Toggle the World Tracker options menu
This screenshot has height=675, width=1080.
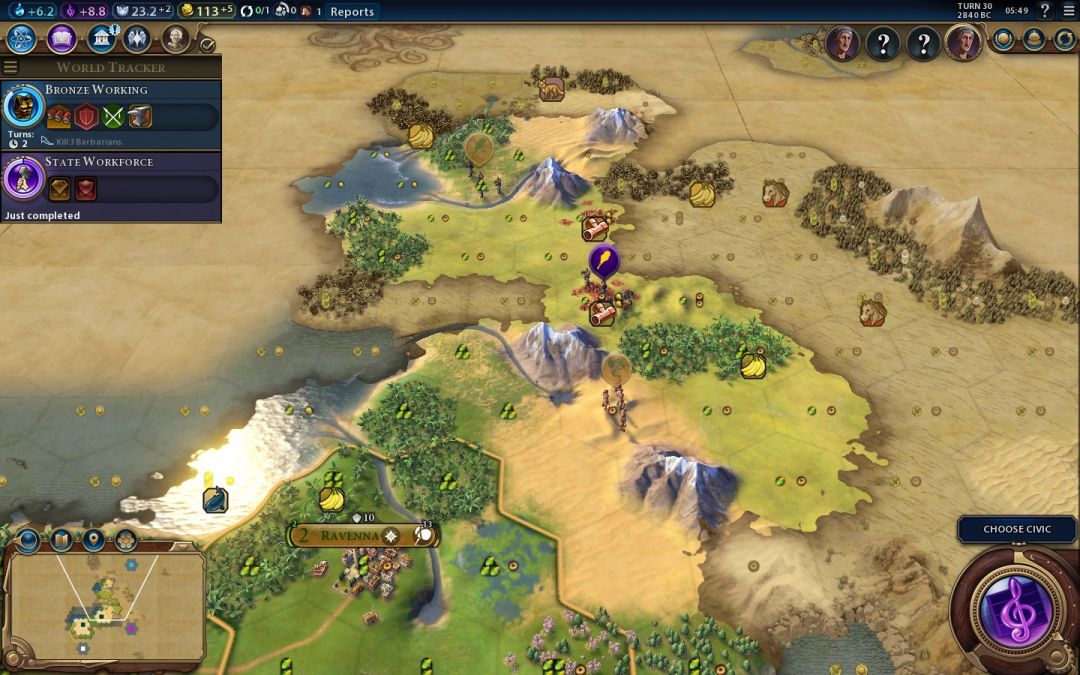point(10,67)
